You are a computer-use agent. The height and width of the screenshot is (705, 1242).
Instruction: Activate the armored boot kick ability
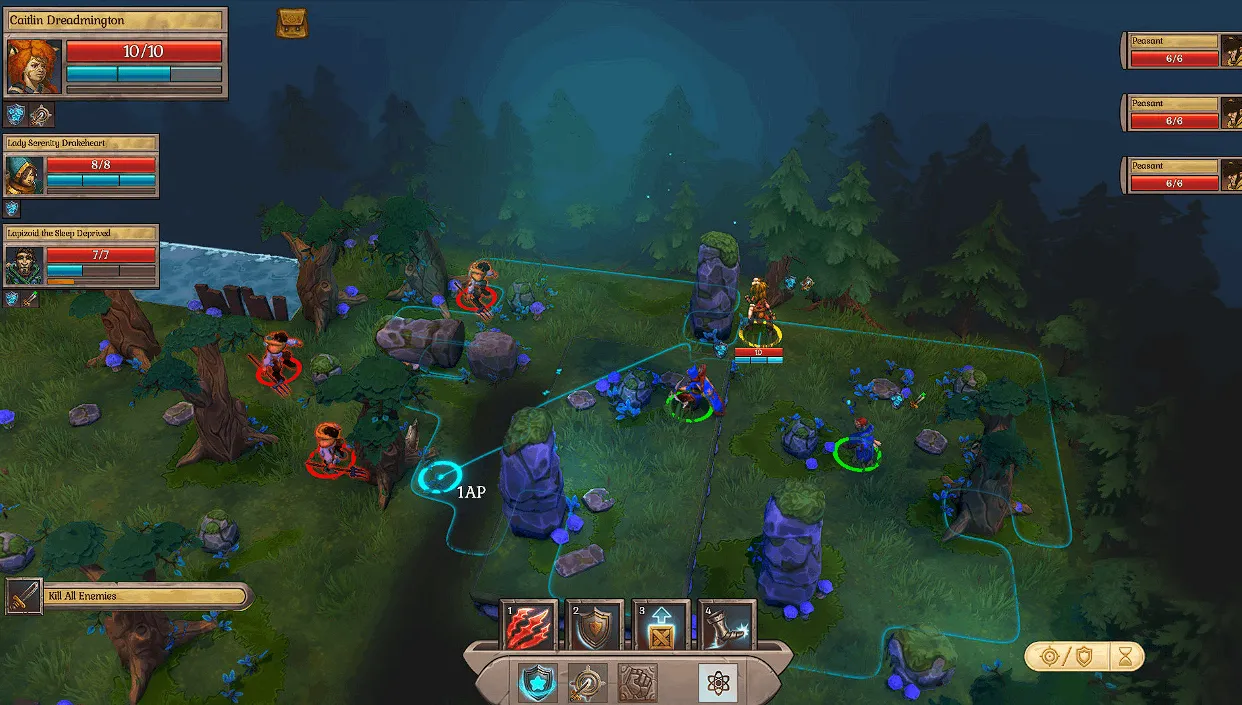(x=727, y=627)
